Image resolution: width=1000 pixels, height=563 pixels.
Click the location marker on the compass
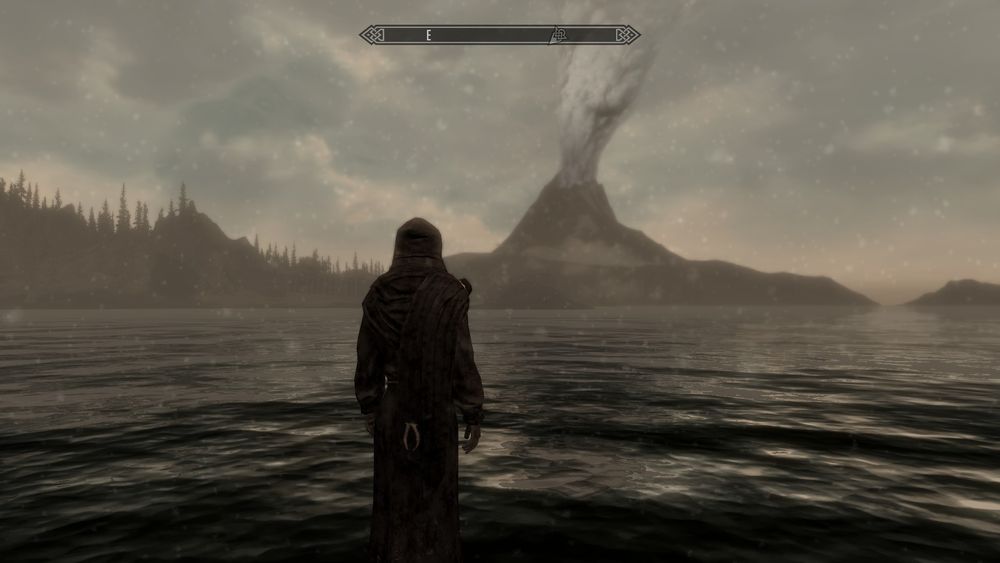click(559, 35)
